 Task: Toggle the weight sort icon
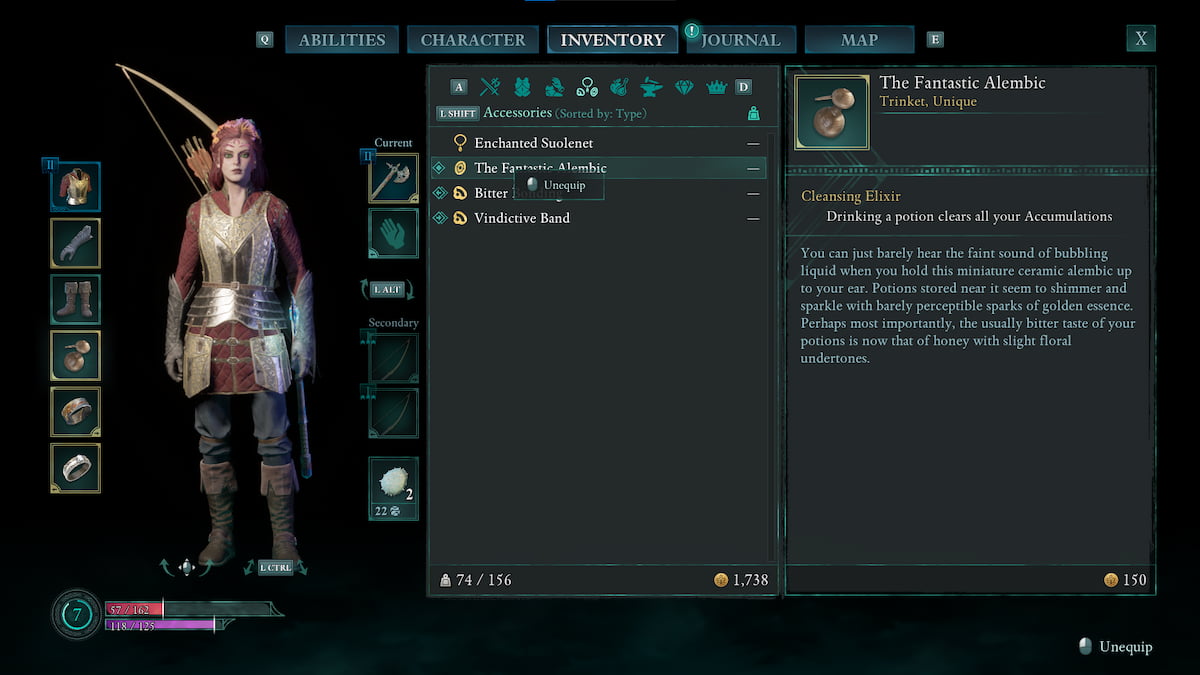tap(753, 114)
